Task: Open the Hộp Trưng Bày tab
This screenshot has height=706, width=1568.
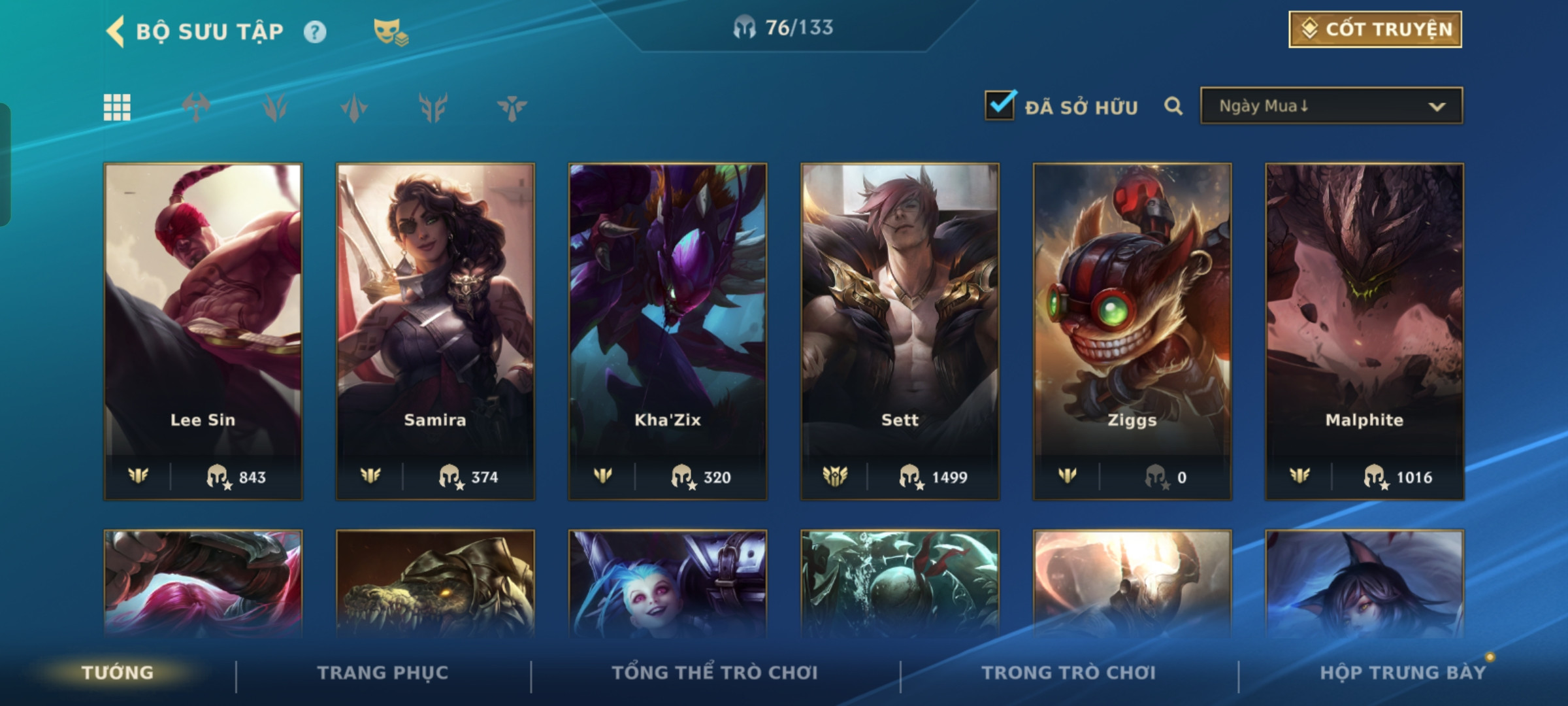Action: click(1403, 673)
